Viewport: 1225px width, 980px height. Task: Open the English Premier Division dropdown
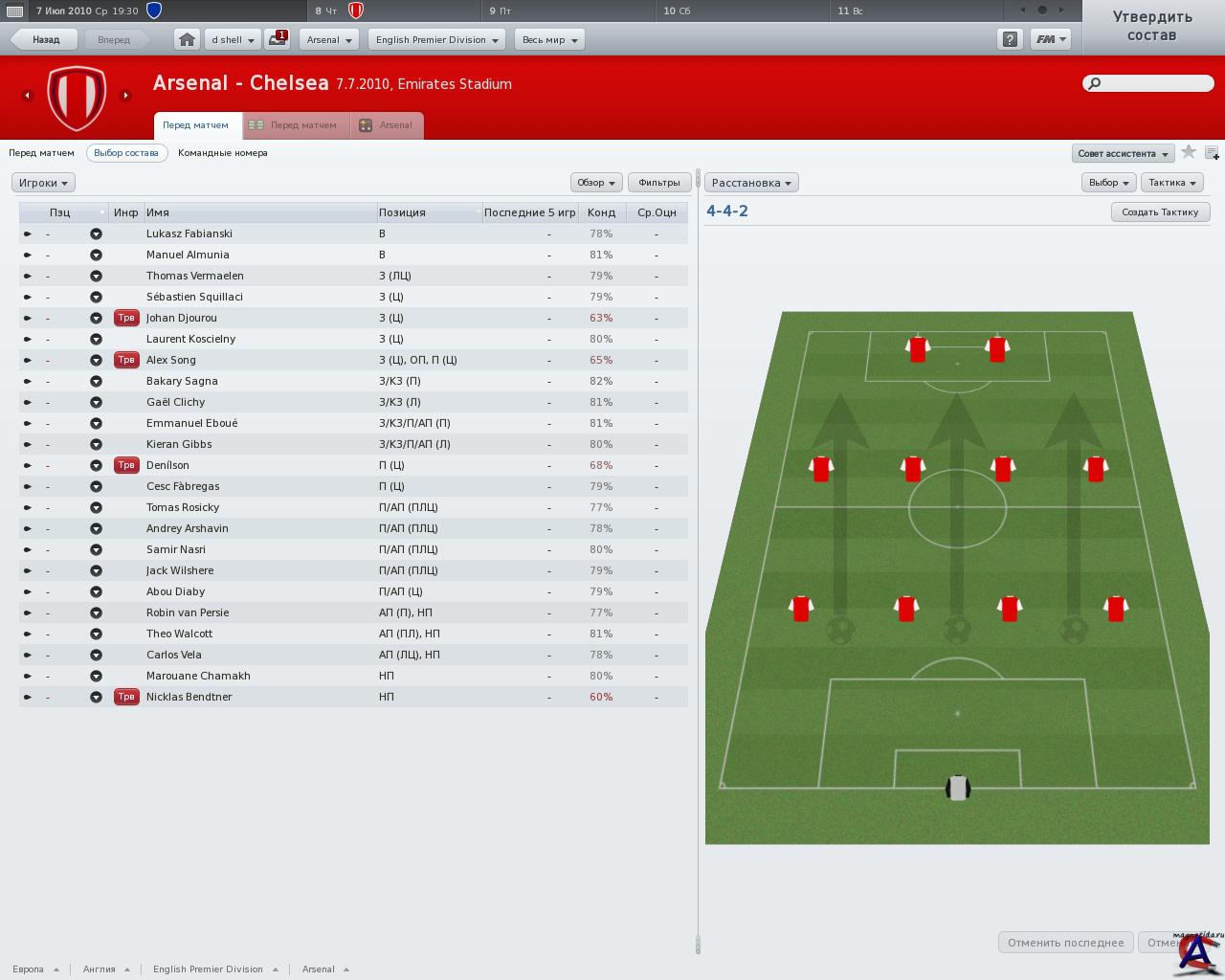coord(437,40)
